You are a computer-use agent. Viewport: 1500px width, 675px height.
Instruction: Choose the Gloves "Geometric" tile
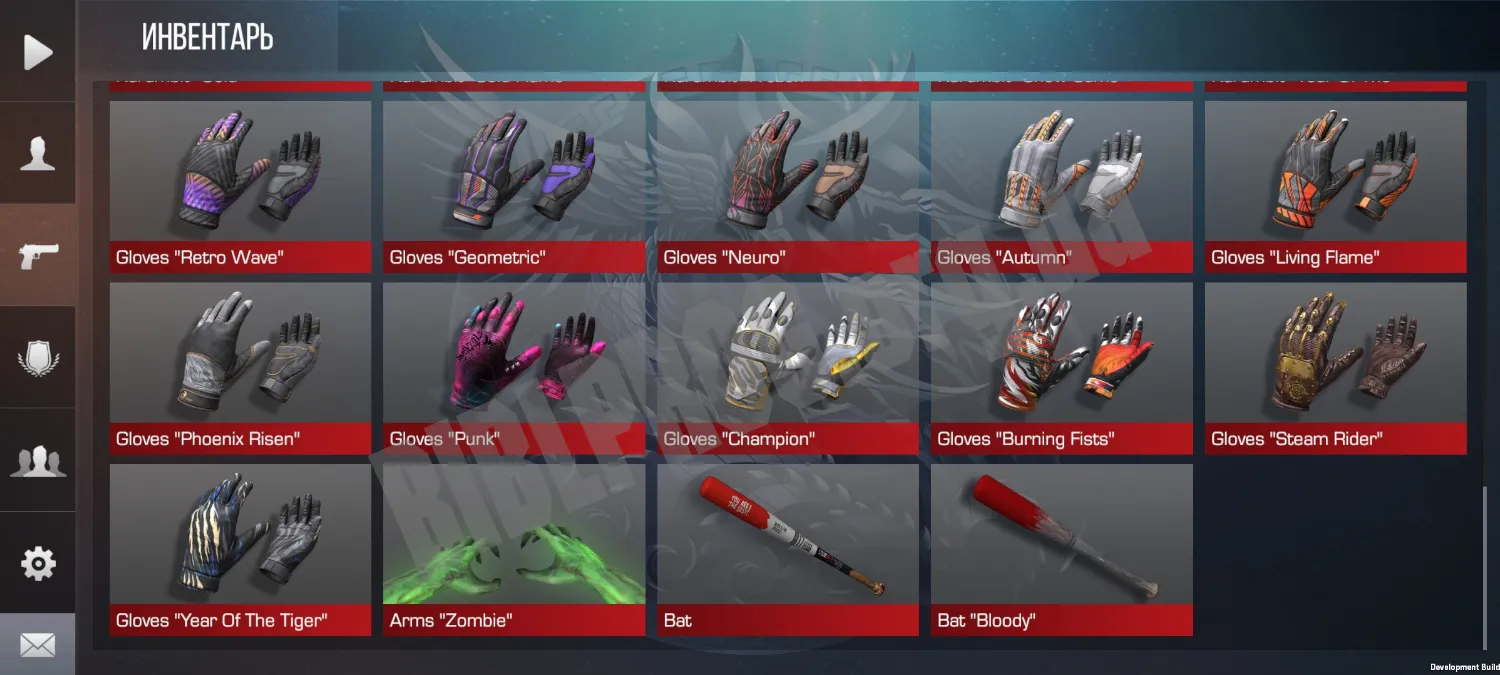tap(514, 187)
